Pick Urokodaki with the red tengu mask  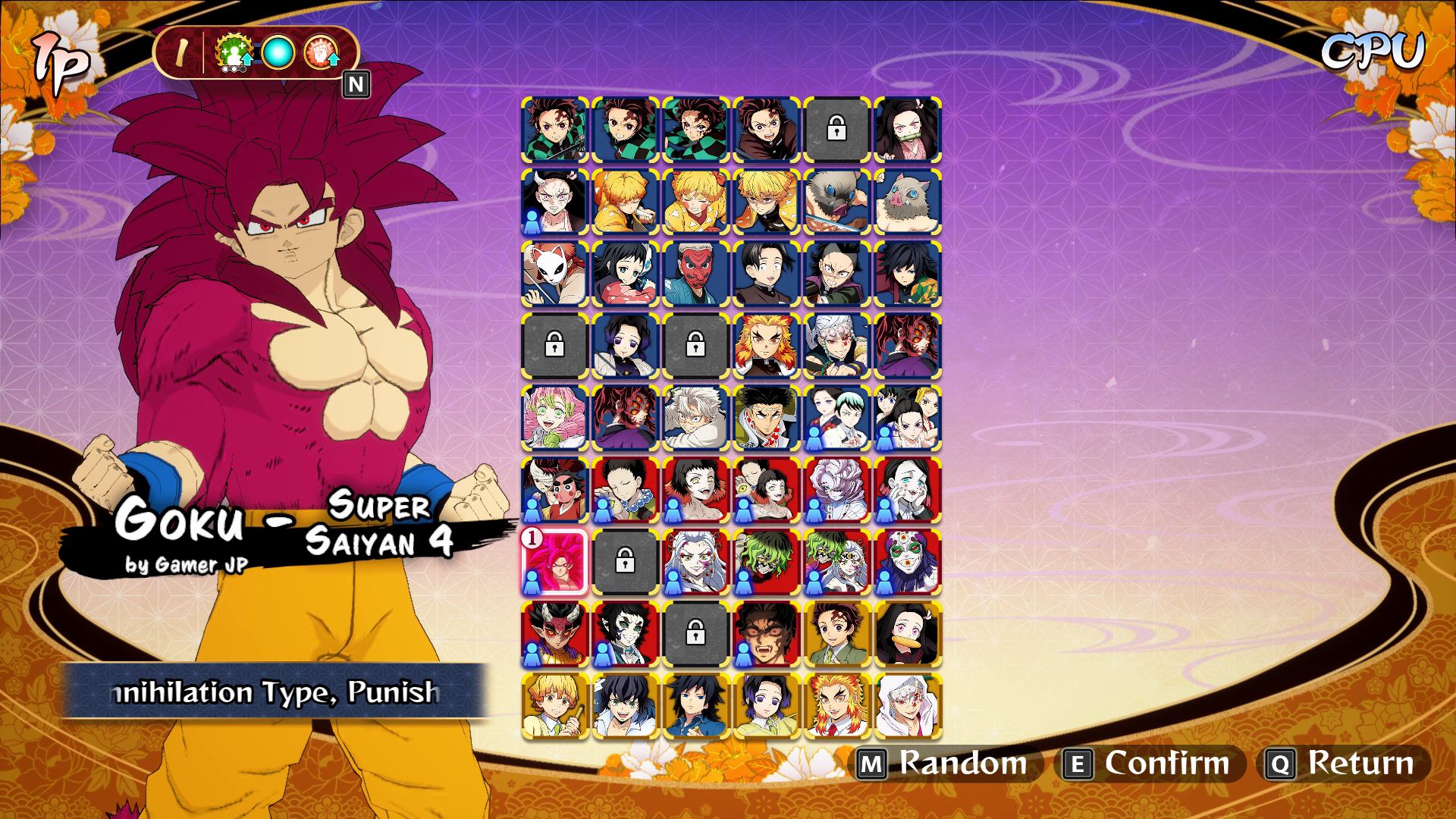click(695, 274)
